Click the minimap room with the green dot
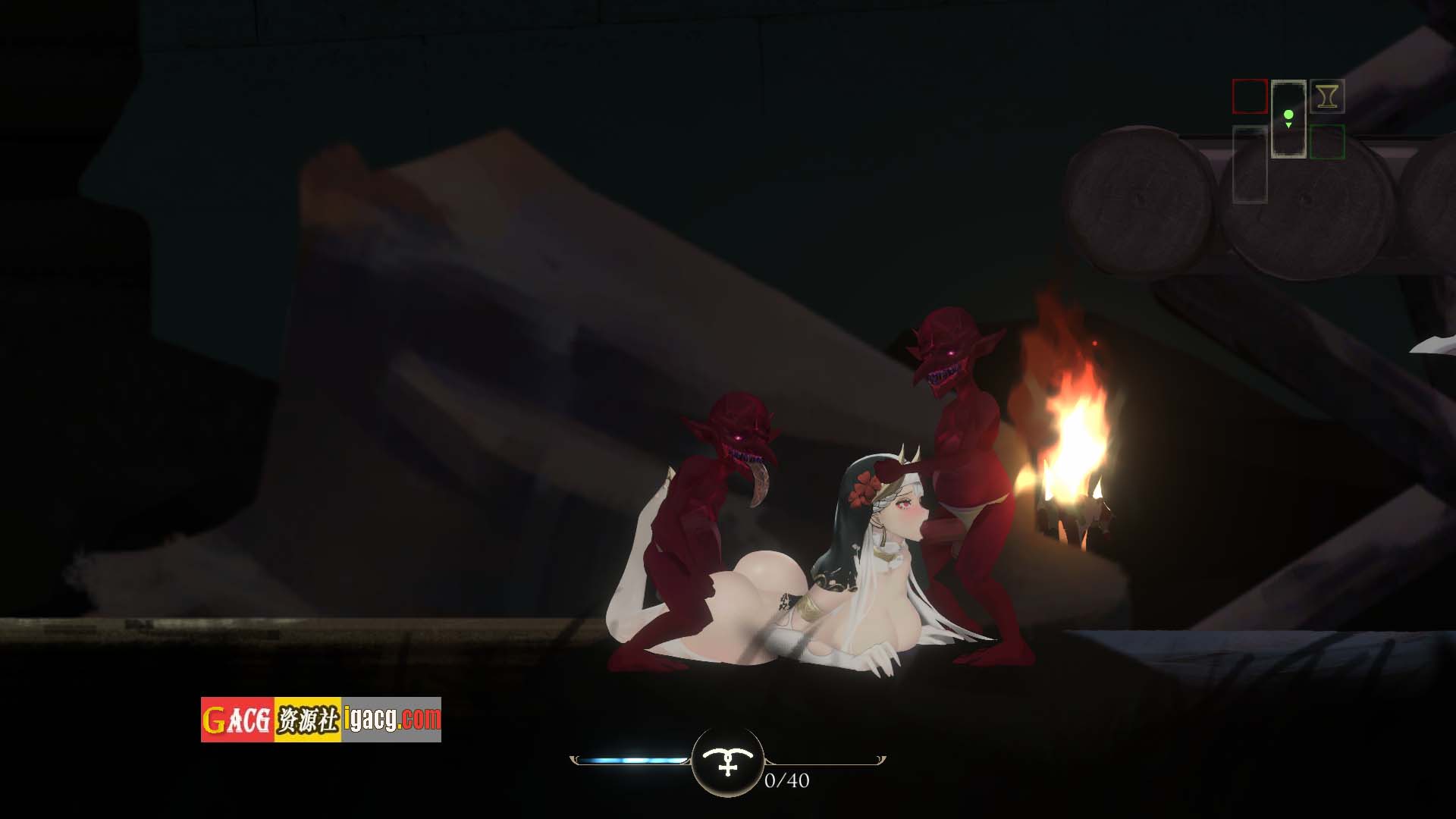Viewport: 1456px width, 819px height. coord(1288,119)
